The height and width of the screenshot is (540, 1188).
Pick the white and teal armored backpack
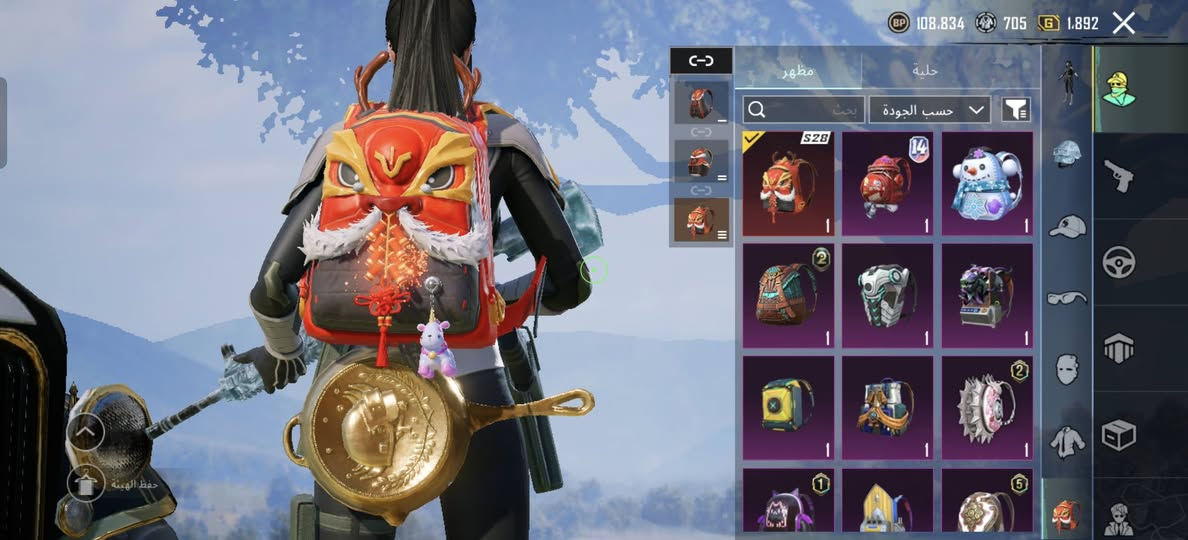coord(887,295)
